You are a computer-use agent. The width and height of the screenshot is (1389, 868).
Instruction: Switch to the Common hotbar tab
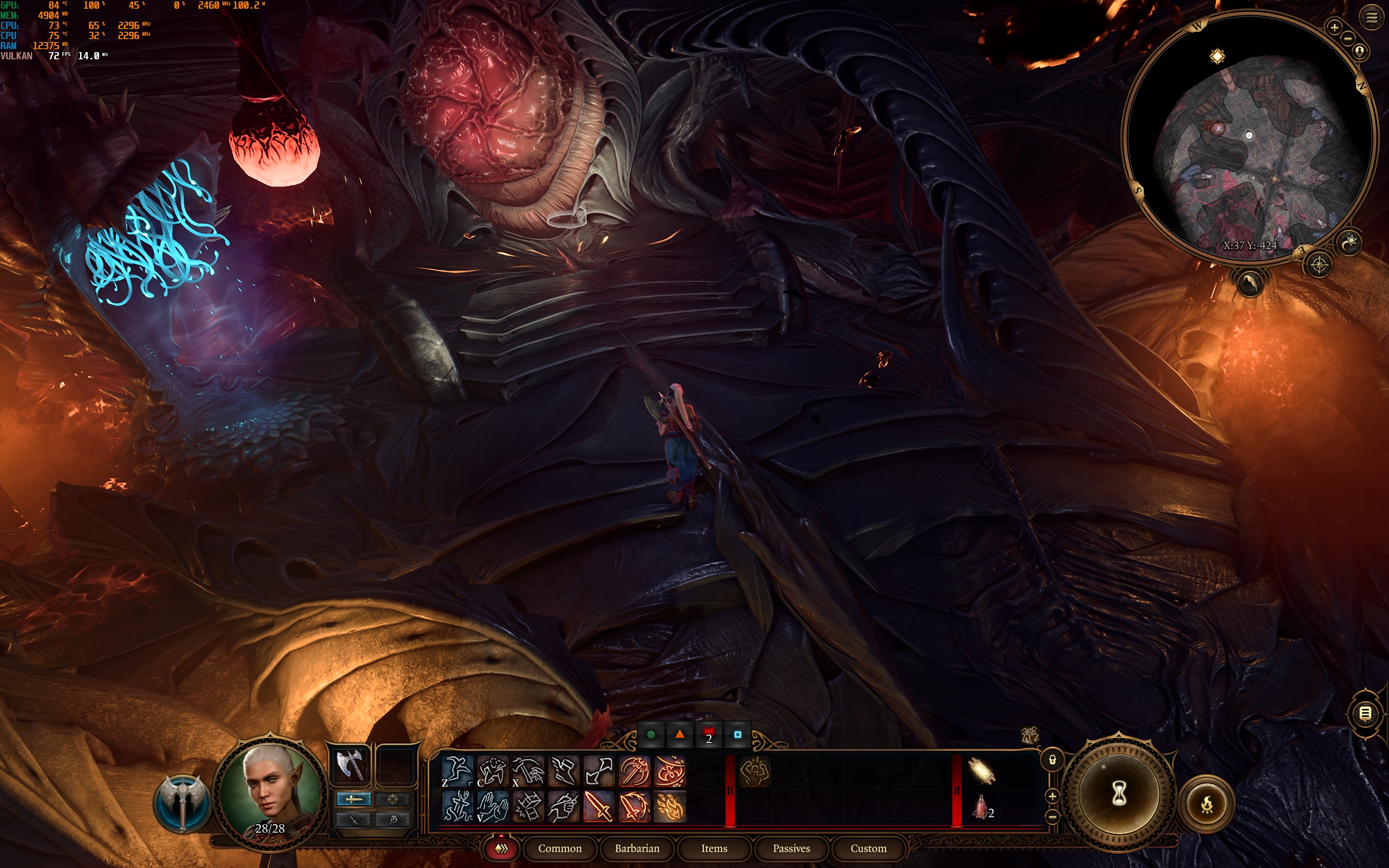tap(559, 848)
